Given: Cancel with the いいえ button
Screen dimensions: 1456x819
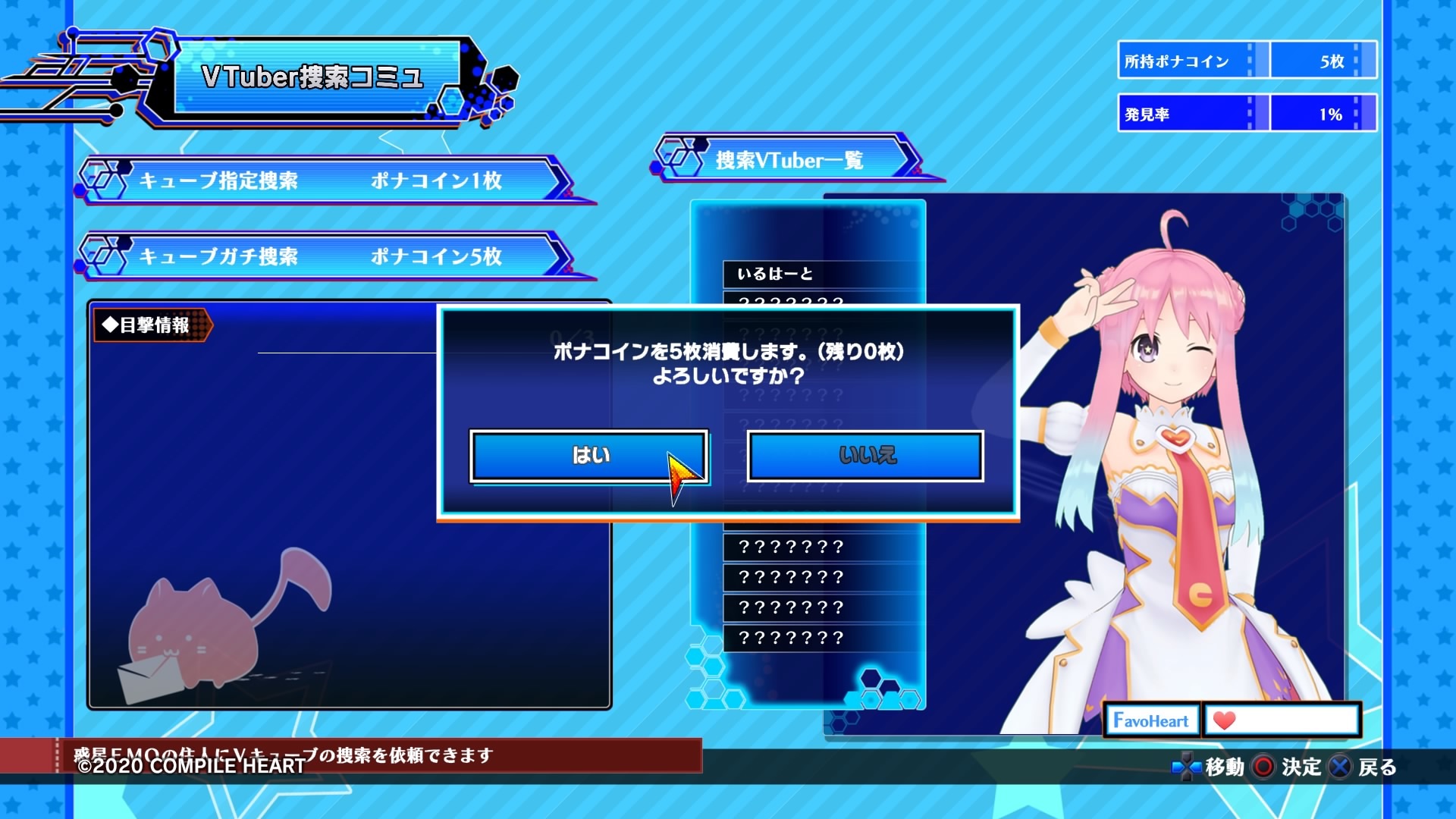Looking at the screenshot, I should pos(864,457).
